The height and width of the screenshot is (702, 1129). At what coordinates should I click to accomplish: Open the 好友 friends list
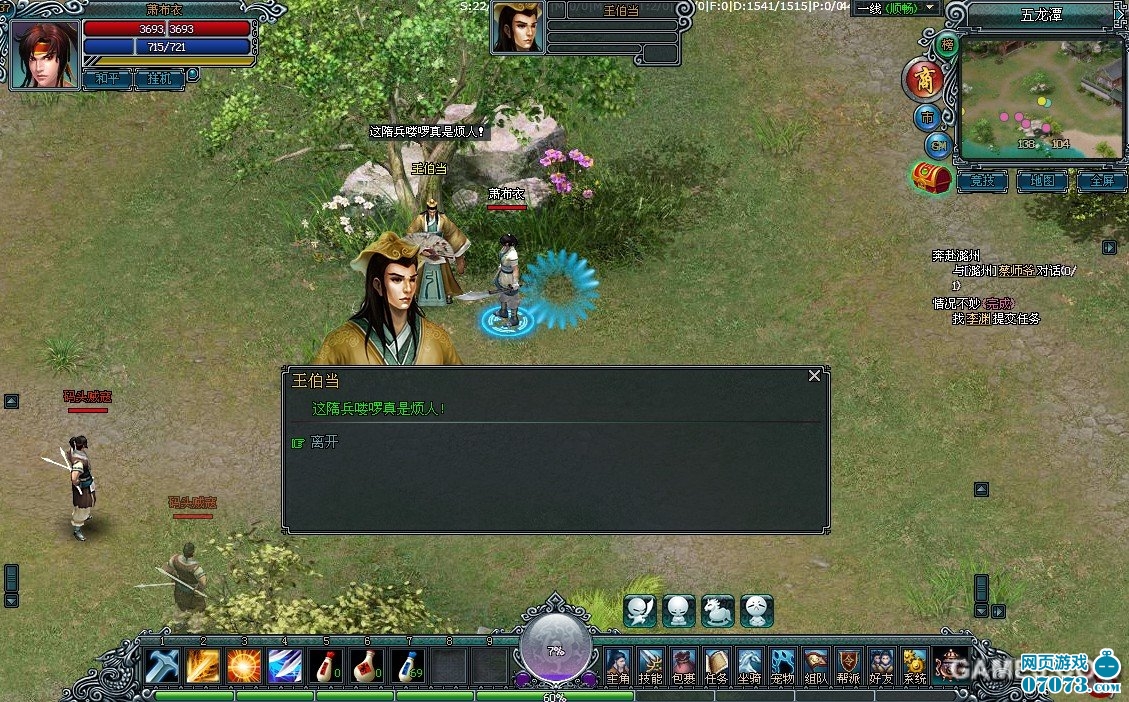tap(881, 666)
